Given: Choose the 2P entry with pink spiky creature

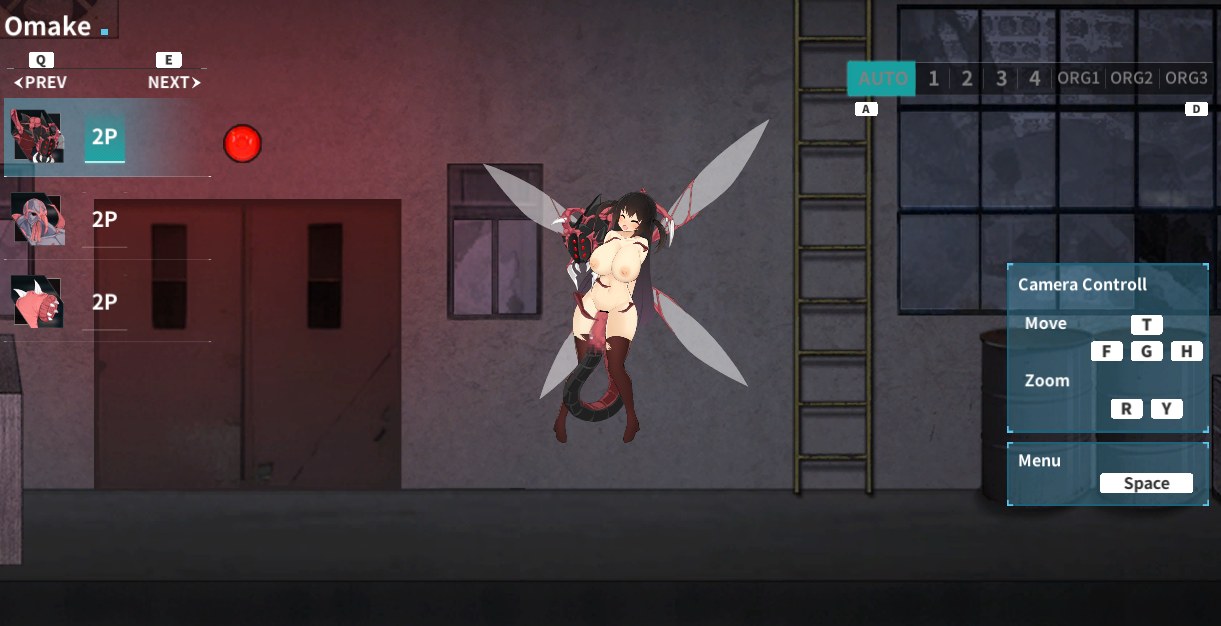Looking at the screenshot, I should coord(104,302).
